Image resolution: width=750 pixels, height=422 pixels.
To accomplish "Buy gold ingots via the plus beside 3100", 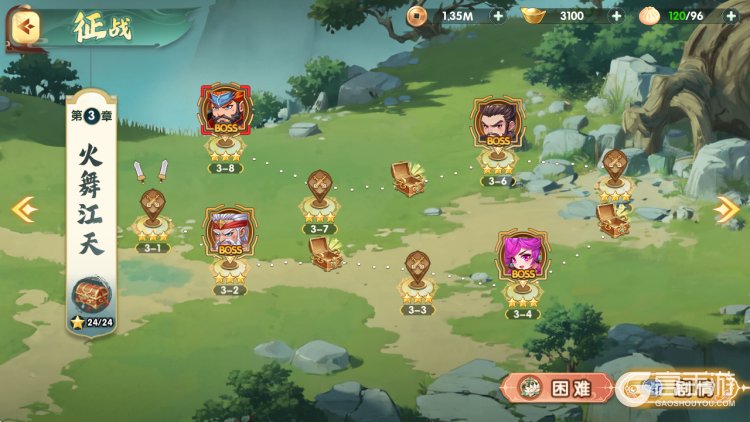I will pos(616,16).
